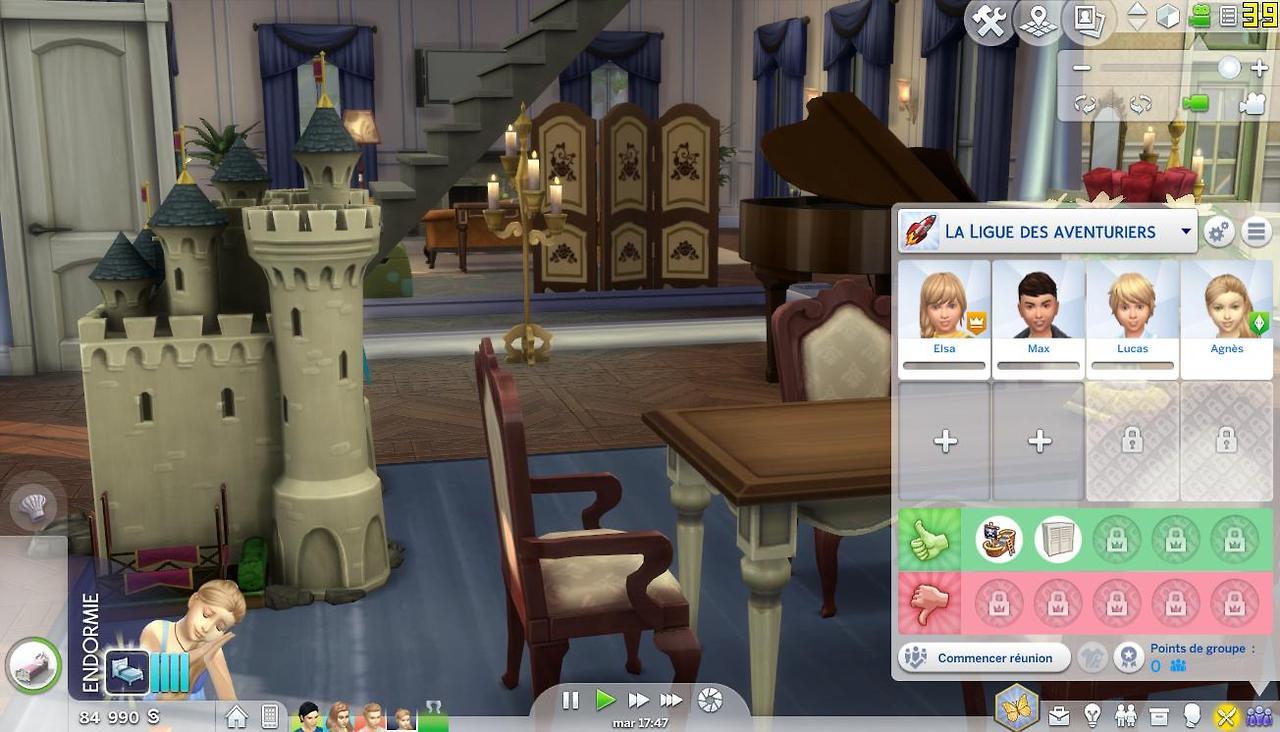Set game speed to triple fast-forward

coord(671,701)
